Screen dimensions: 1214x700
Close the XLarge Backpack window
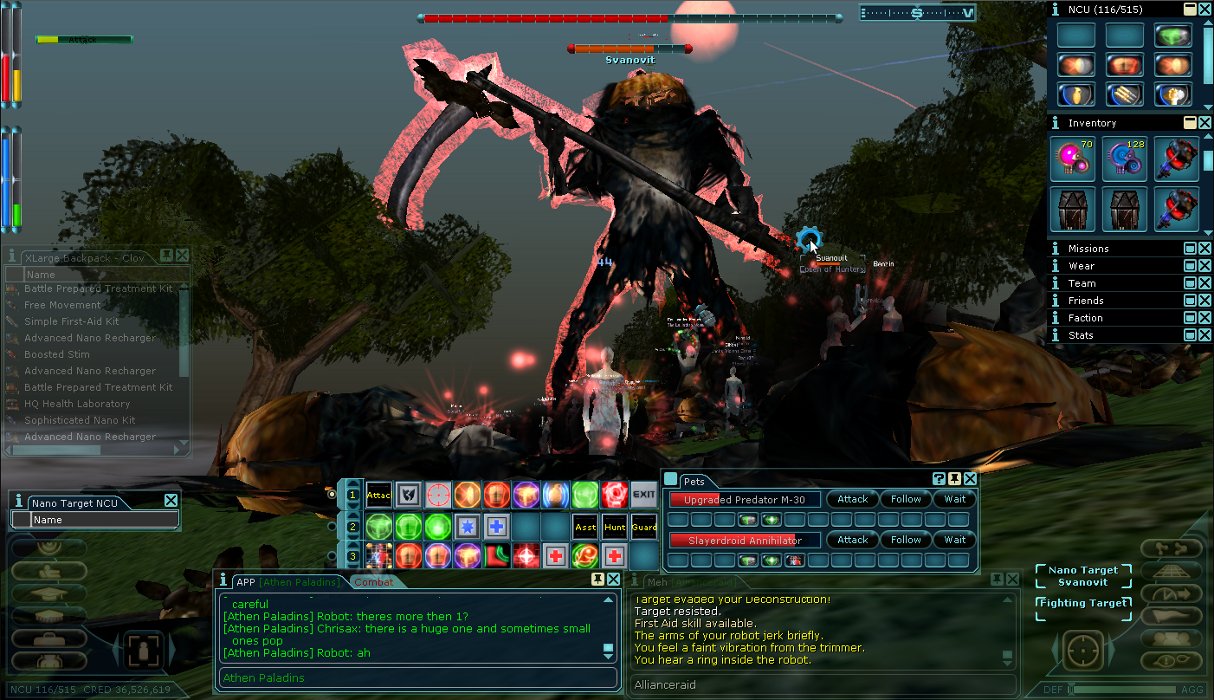182,257
